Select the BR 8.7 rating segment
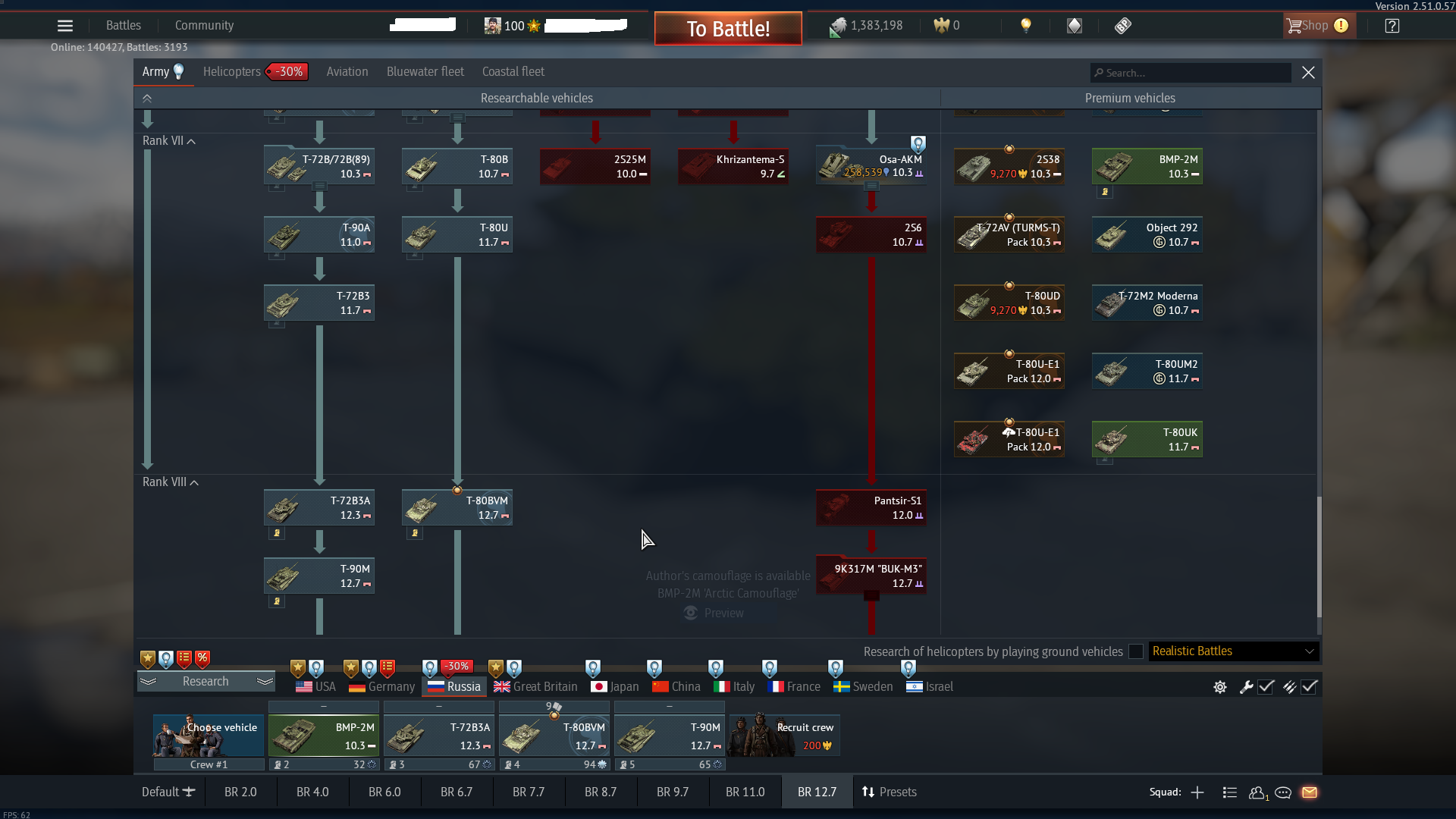 601,791
